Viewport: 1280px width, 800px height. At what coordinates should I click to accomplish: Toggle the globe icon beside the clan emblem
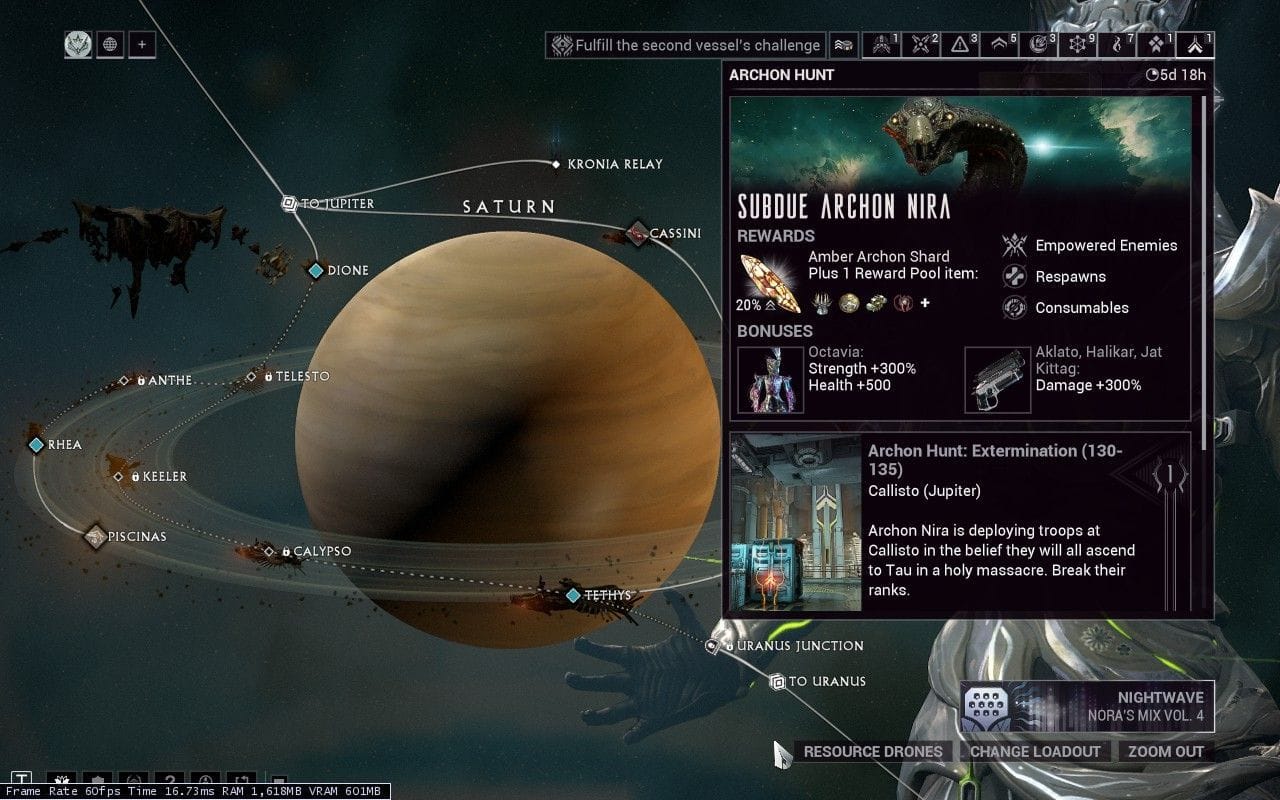pyautogui.click(x=109, y=44)
